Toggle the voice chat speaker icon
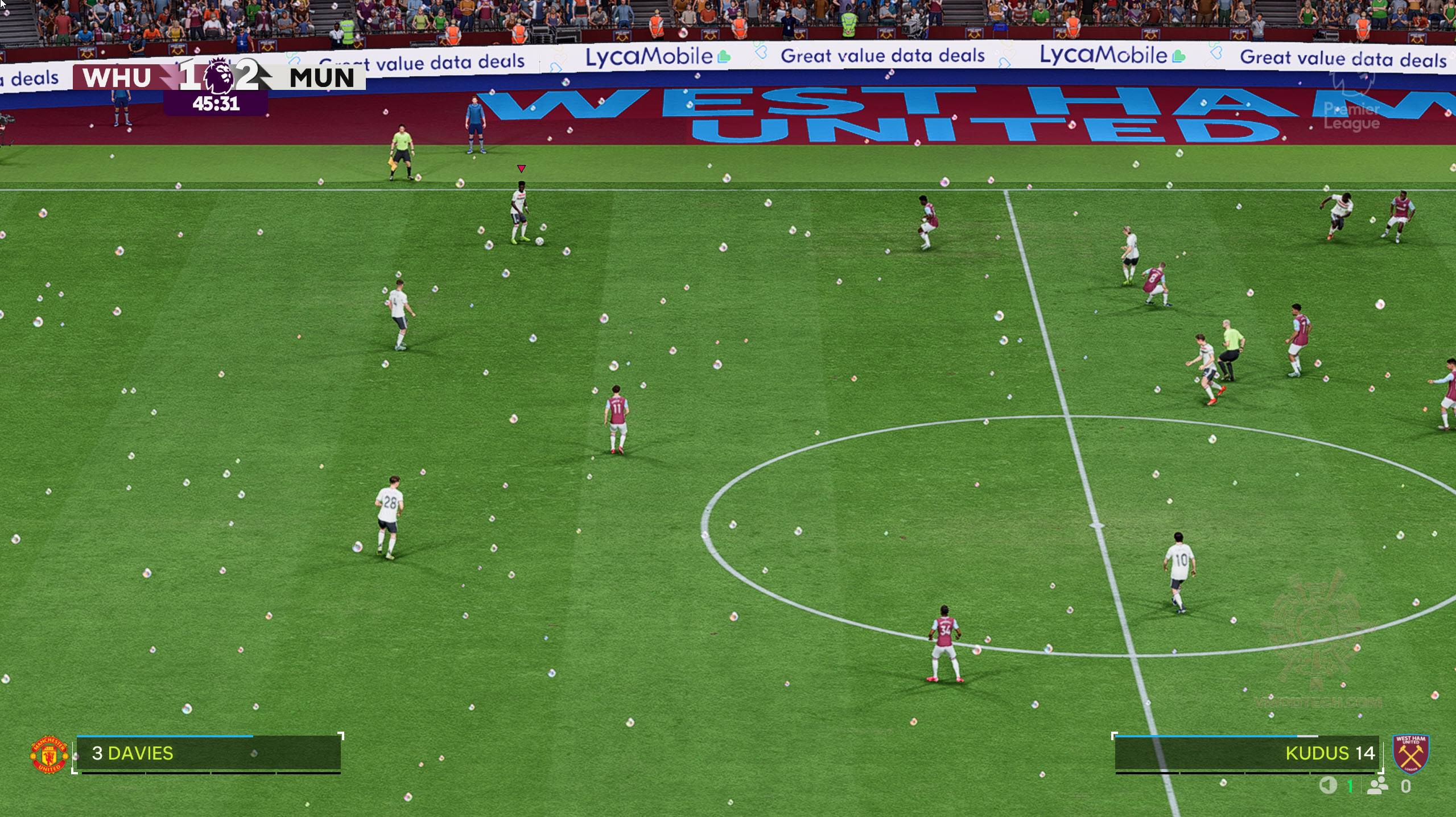Viewport: 1456px width, 817px height. [x=1327, y=786]
